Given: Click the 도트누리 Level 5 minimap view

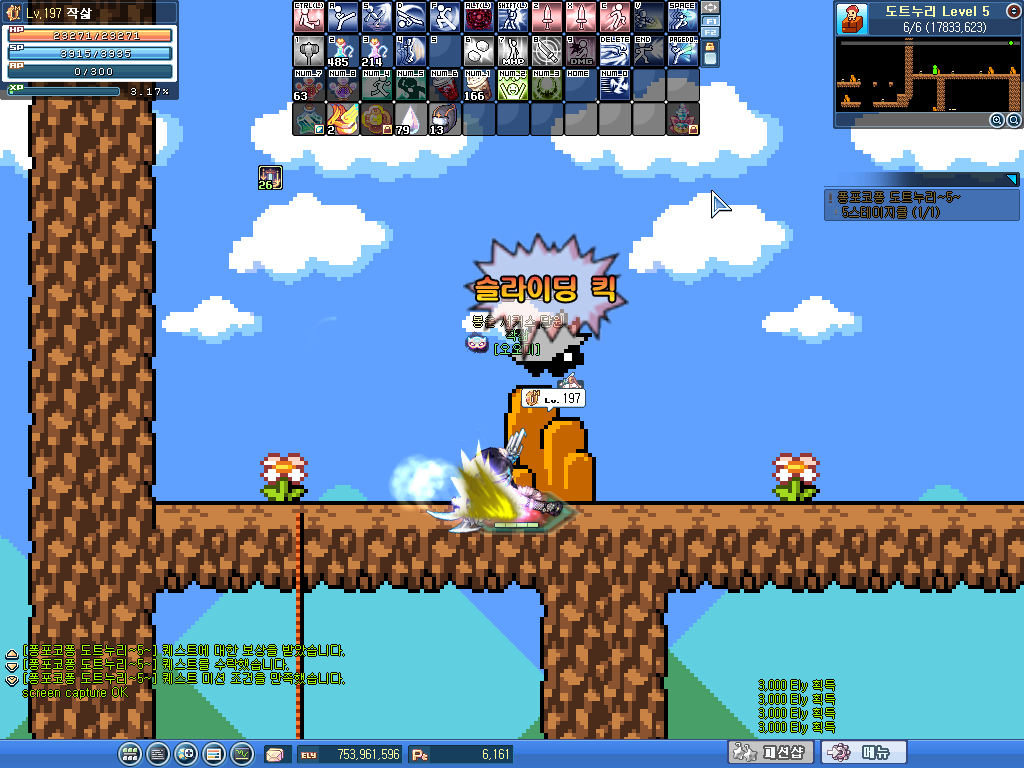Looking at the screenshot, I should coord(928,75).
